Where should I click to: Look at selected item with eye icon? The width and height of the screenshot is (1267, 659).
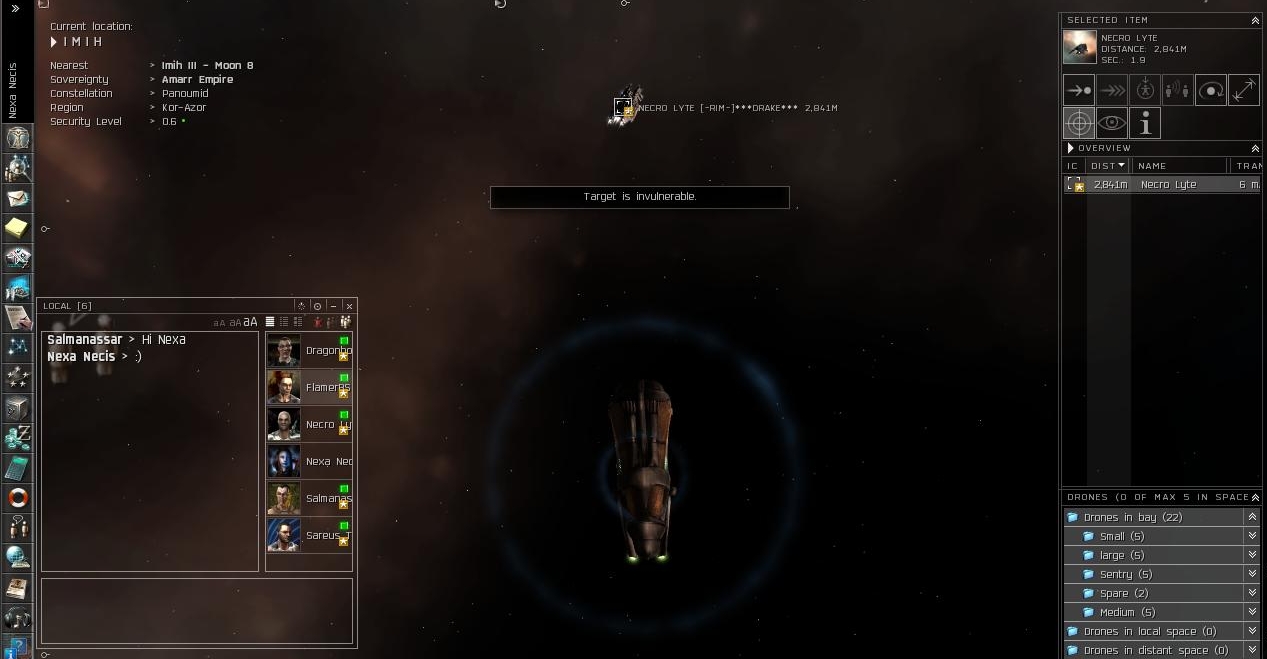[1112, 123]
